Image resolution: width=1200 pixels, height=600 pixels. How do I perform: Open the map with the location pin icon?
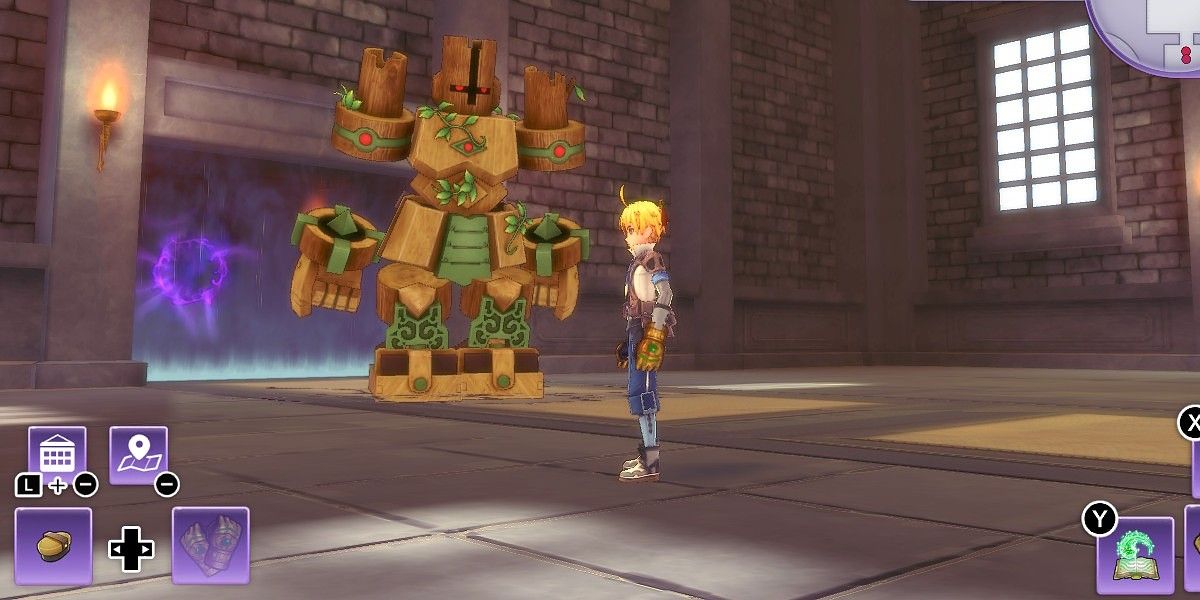[x=138, y=455]
